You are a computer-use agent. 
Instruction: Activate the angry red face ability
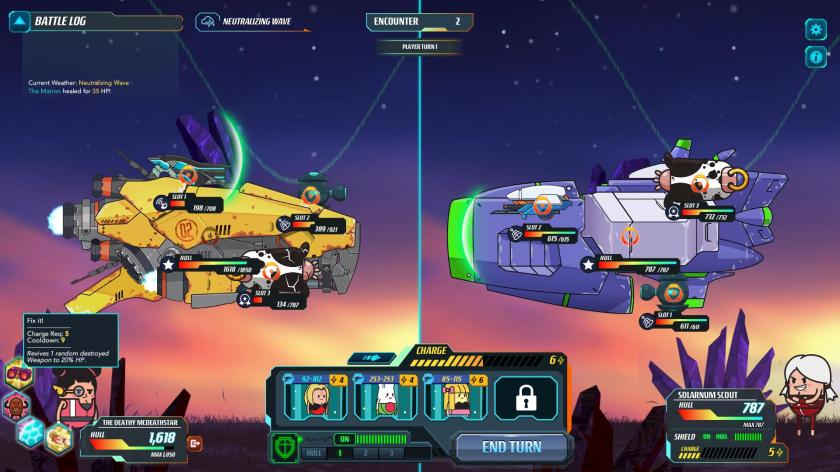point(17,406)
